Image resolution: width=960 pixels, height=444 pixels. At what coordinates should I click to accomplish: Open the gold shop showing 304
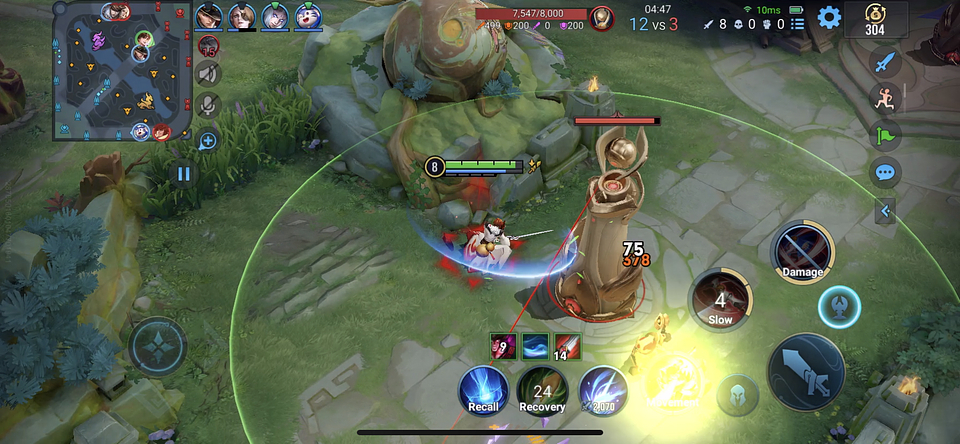pos(876,17)
